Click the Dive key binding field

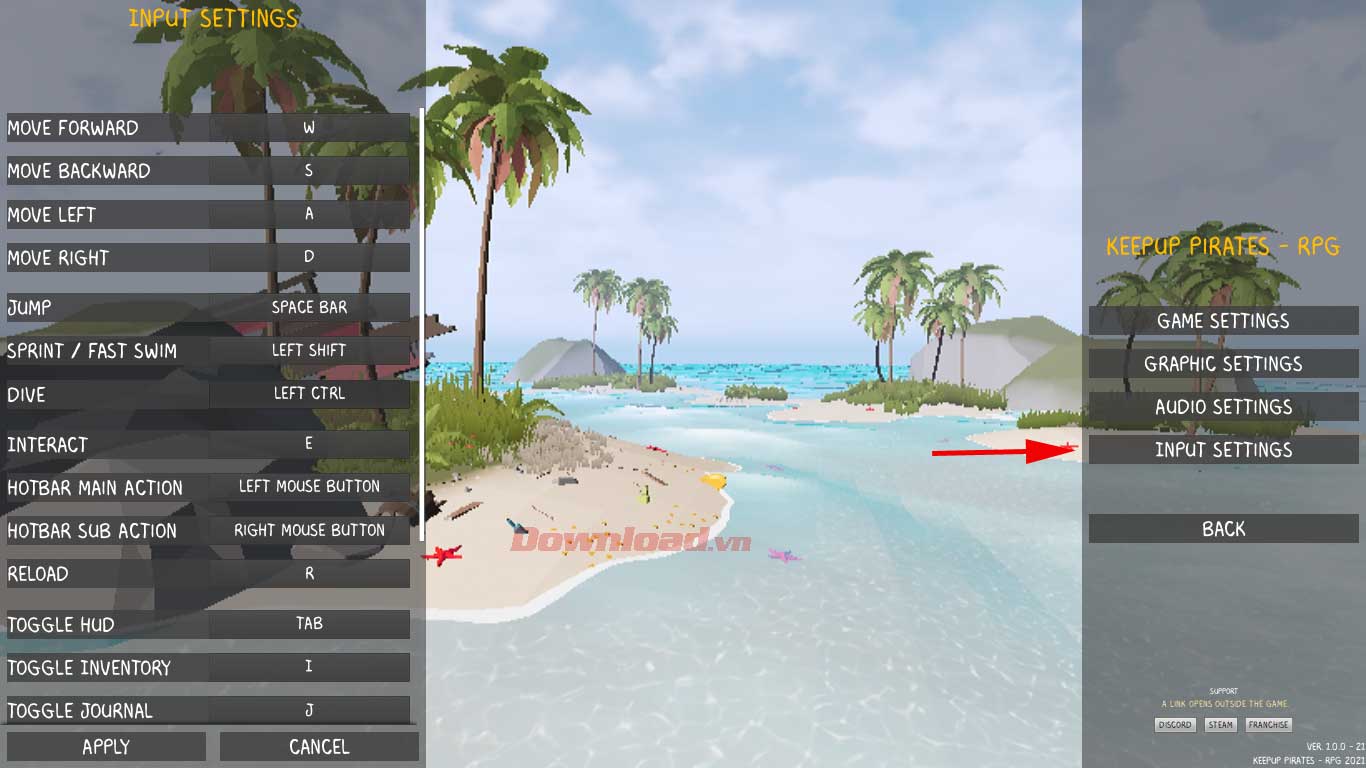coord(310,393)
